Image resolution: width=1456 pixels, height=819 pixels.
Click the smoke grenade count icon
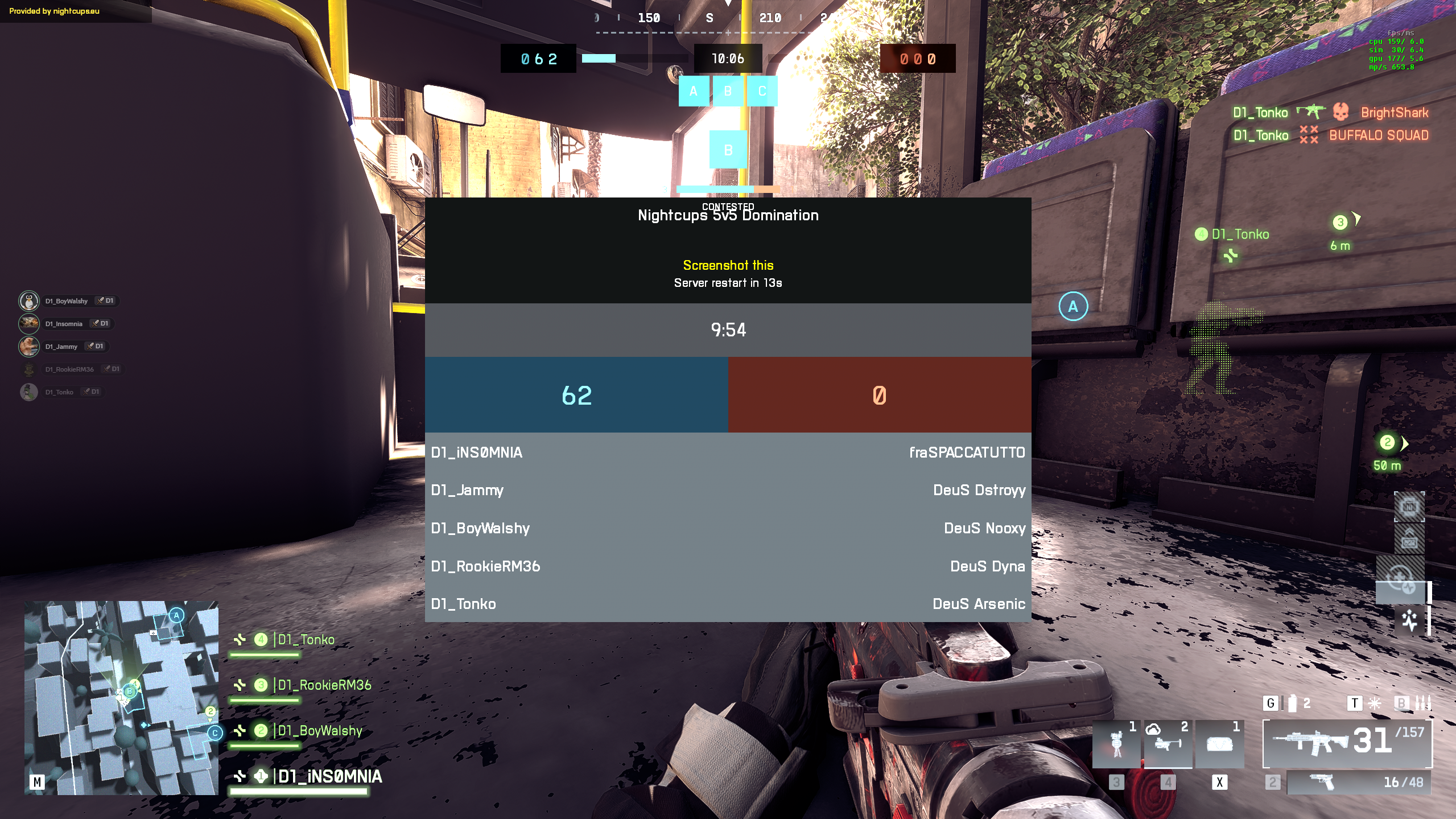[x=1292, y=703]
